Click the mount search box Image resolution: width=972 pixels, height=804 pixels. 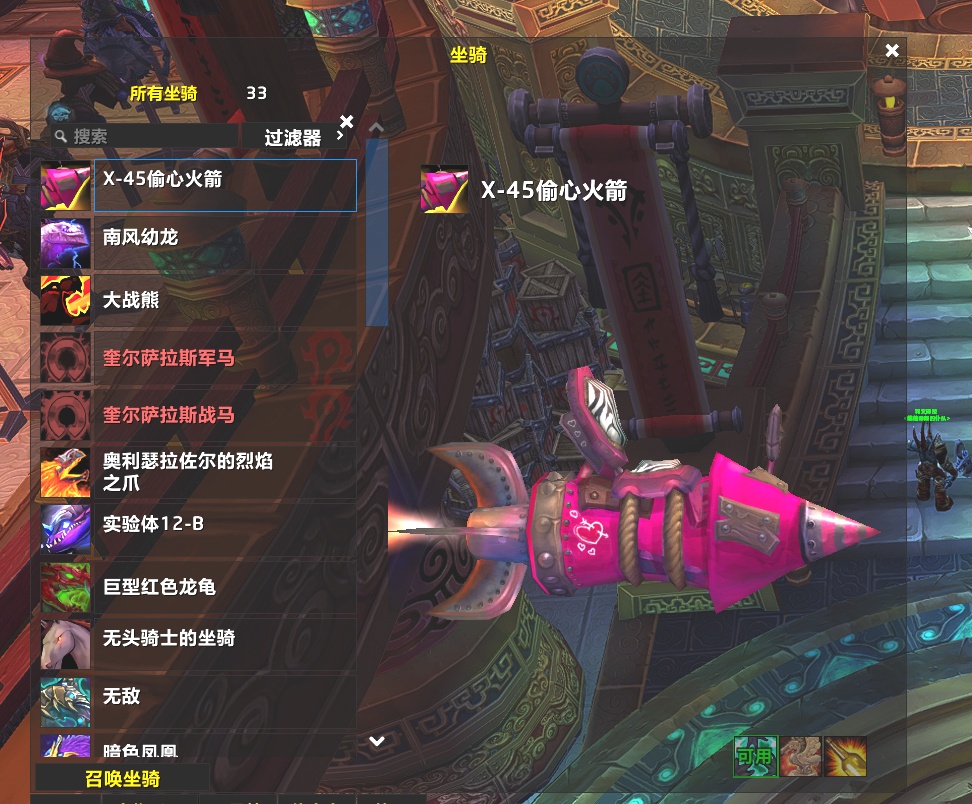150,137
